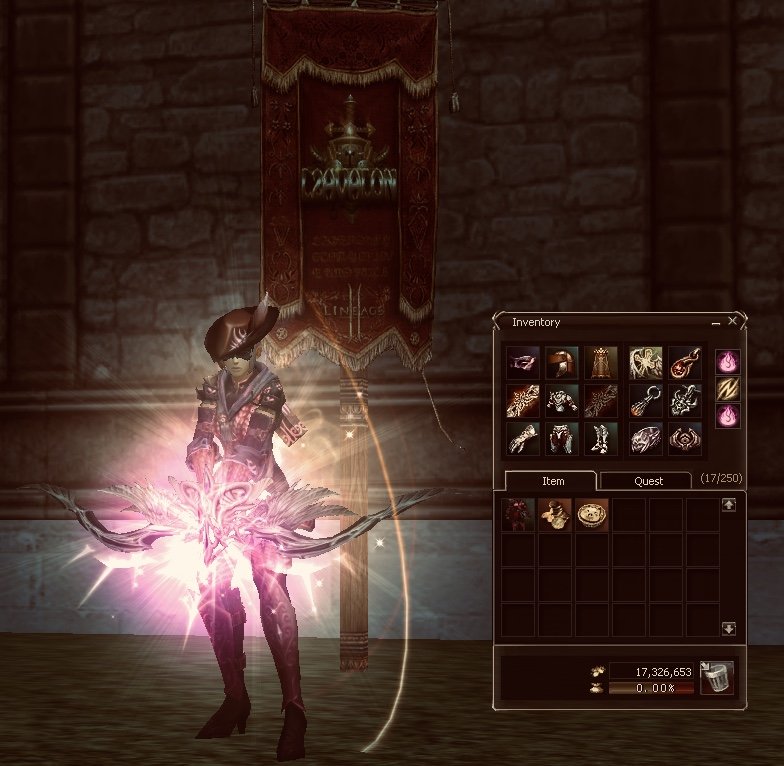Click the inventory scroll up arrow
Screen dimensions: 784x766
[x=728, y=506]
